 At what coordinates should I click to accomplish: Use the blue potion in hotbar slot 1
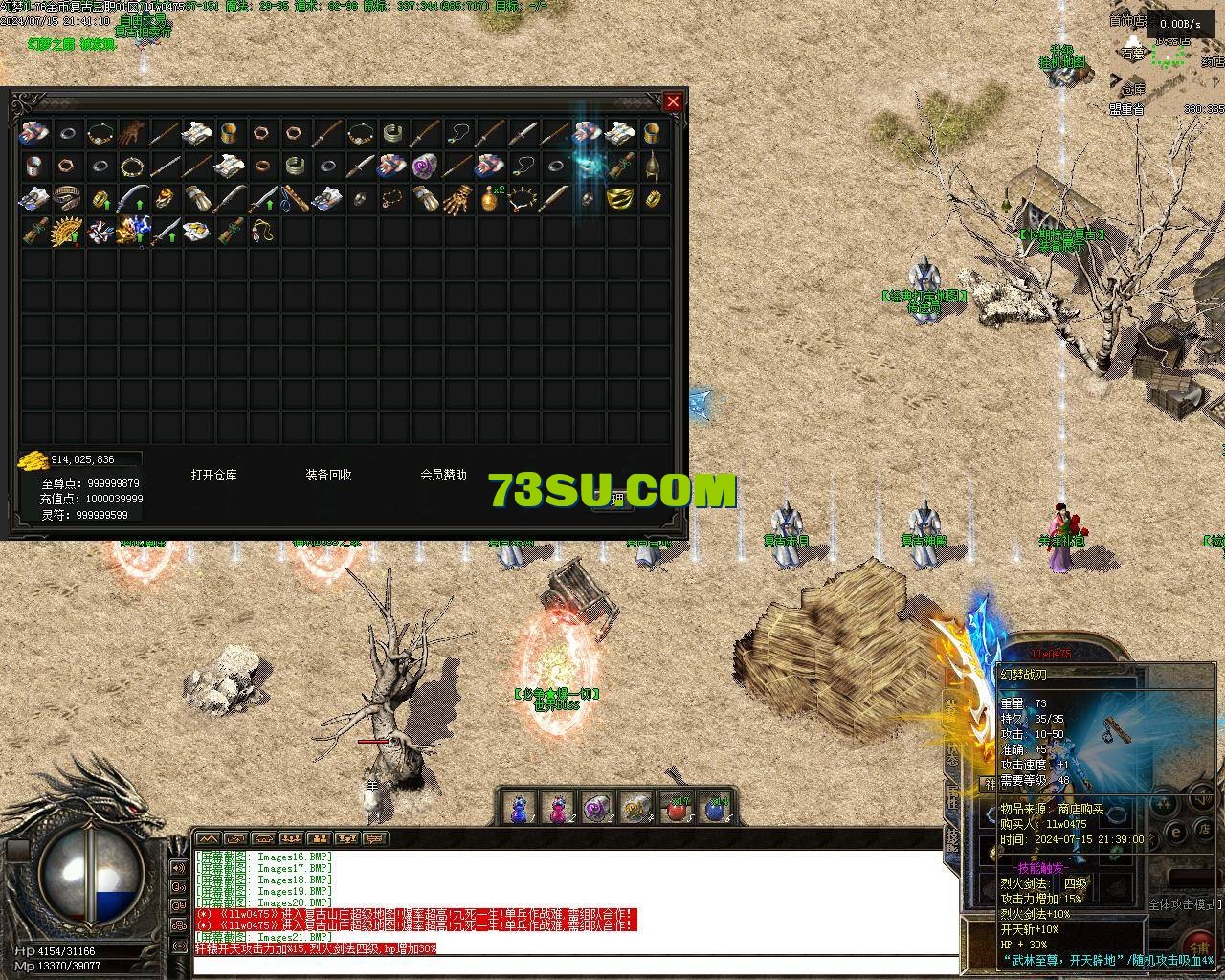pos(518,809)
